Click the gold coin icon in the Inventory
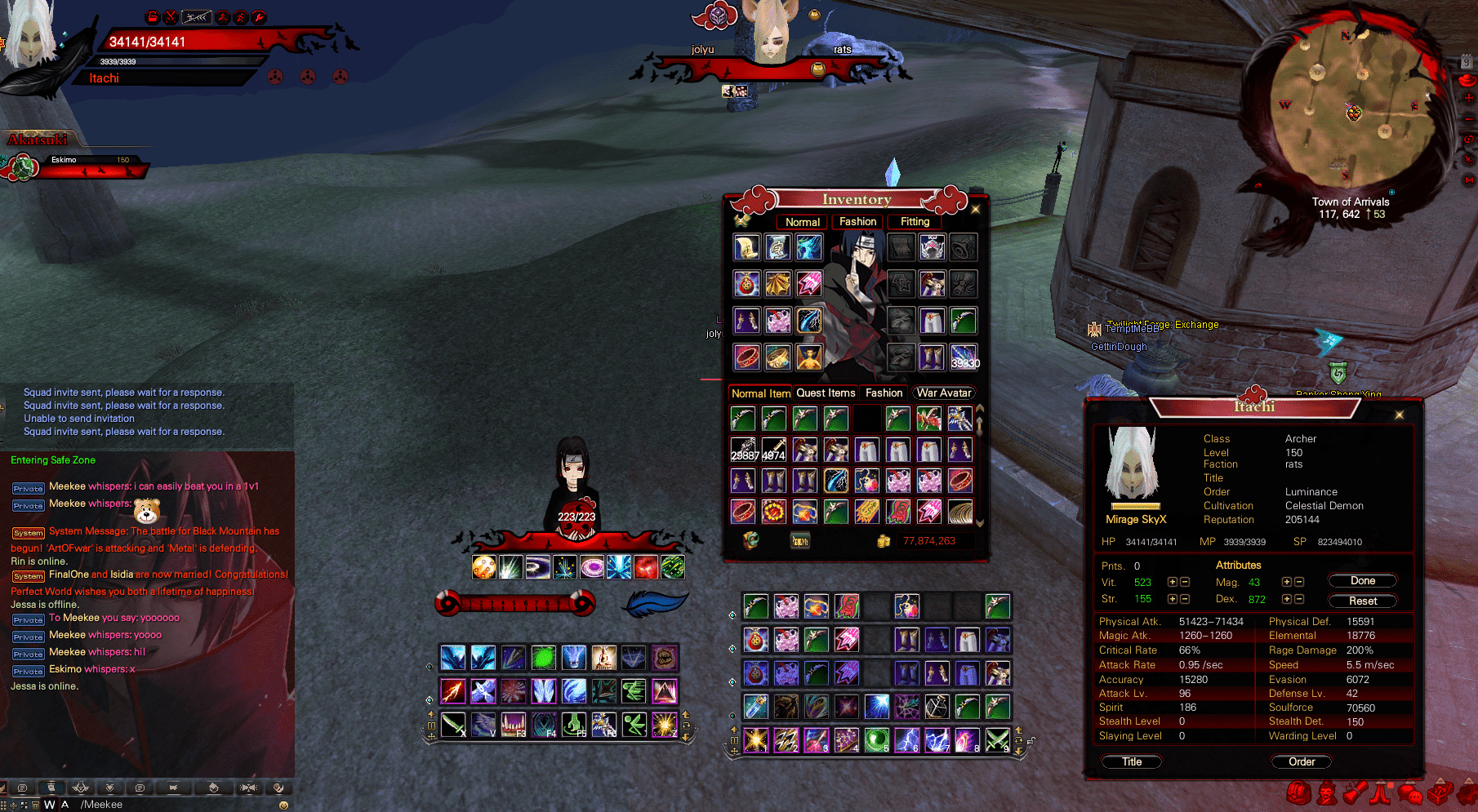Image resolution: width=1478 pixels, height=812 pixels. (x=884, y=540)
